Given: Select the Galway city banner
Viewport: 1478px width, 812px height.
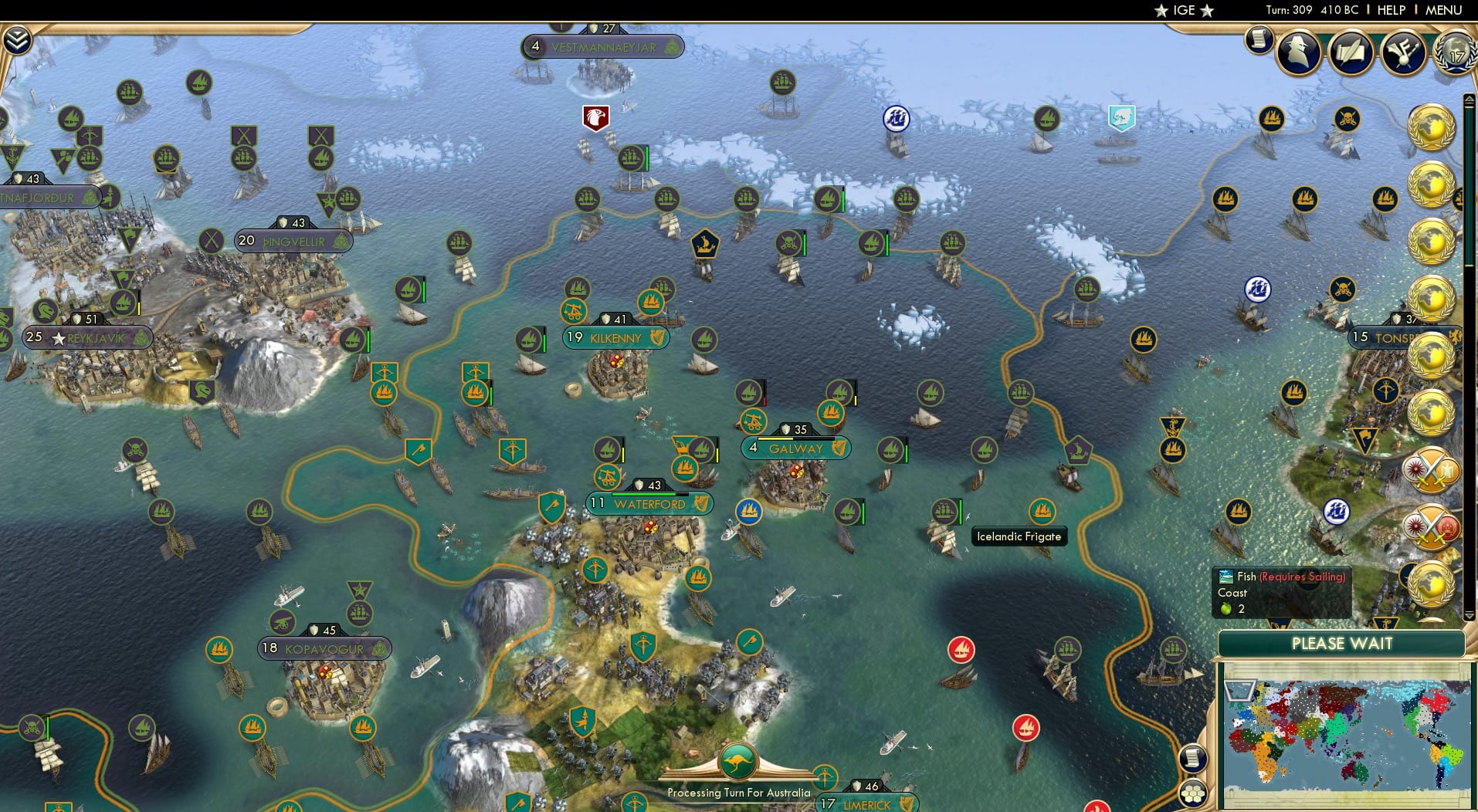Looking at the screenshot, I should click(795, 448).
